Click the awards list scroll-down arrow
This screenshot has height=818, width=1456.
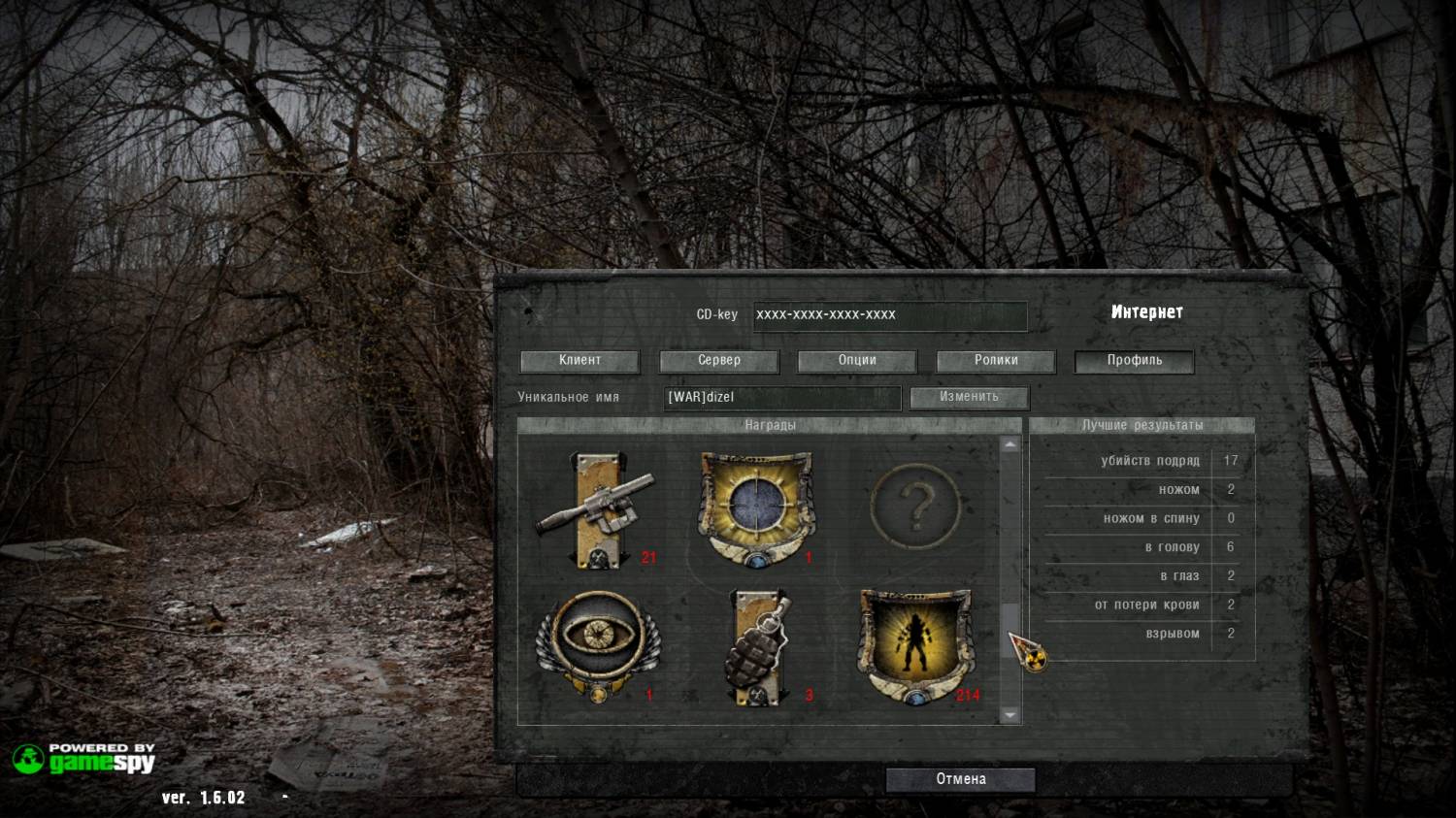coord(1010,715)
